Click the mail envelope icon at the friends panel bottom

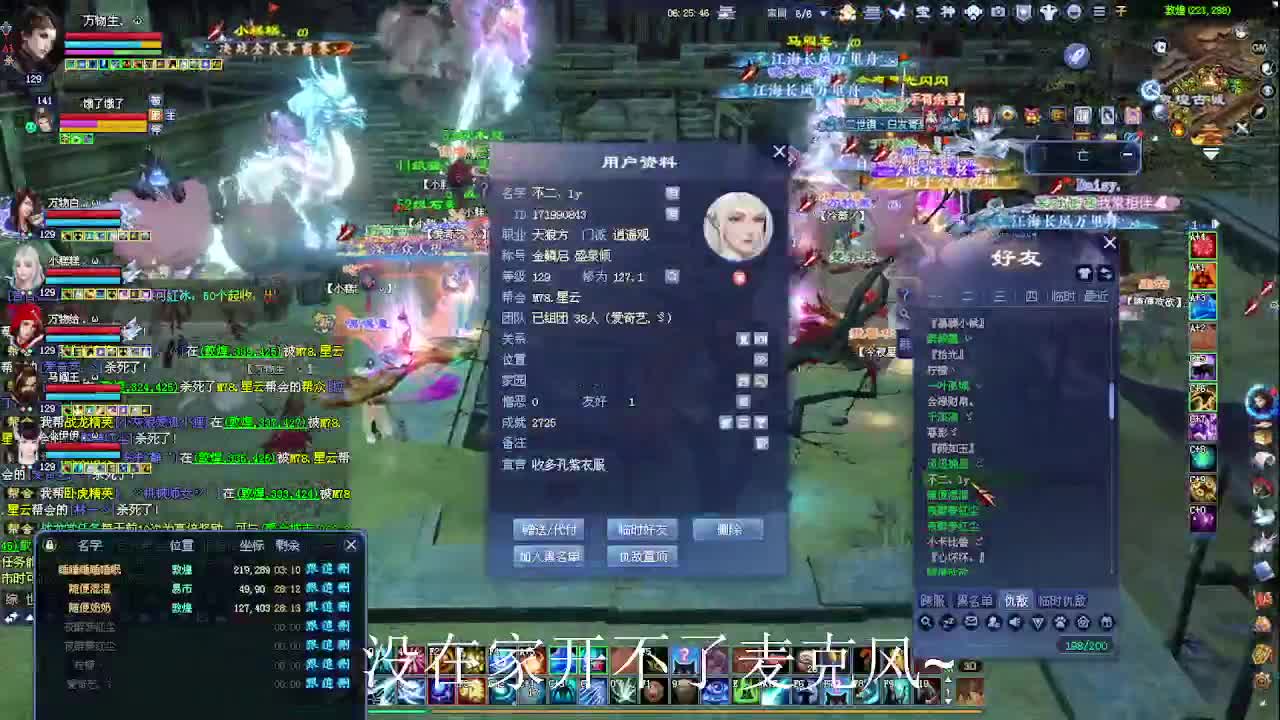[969, 621]
